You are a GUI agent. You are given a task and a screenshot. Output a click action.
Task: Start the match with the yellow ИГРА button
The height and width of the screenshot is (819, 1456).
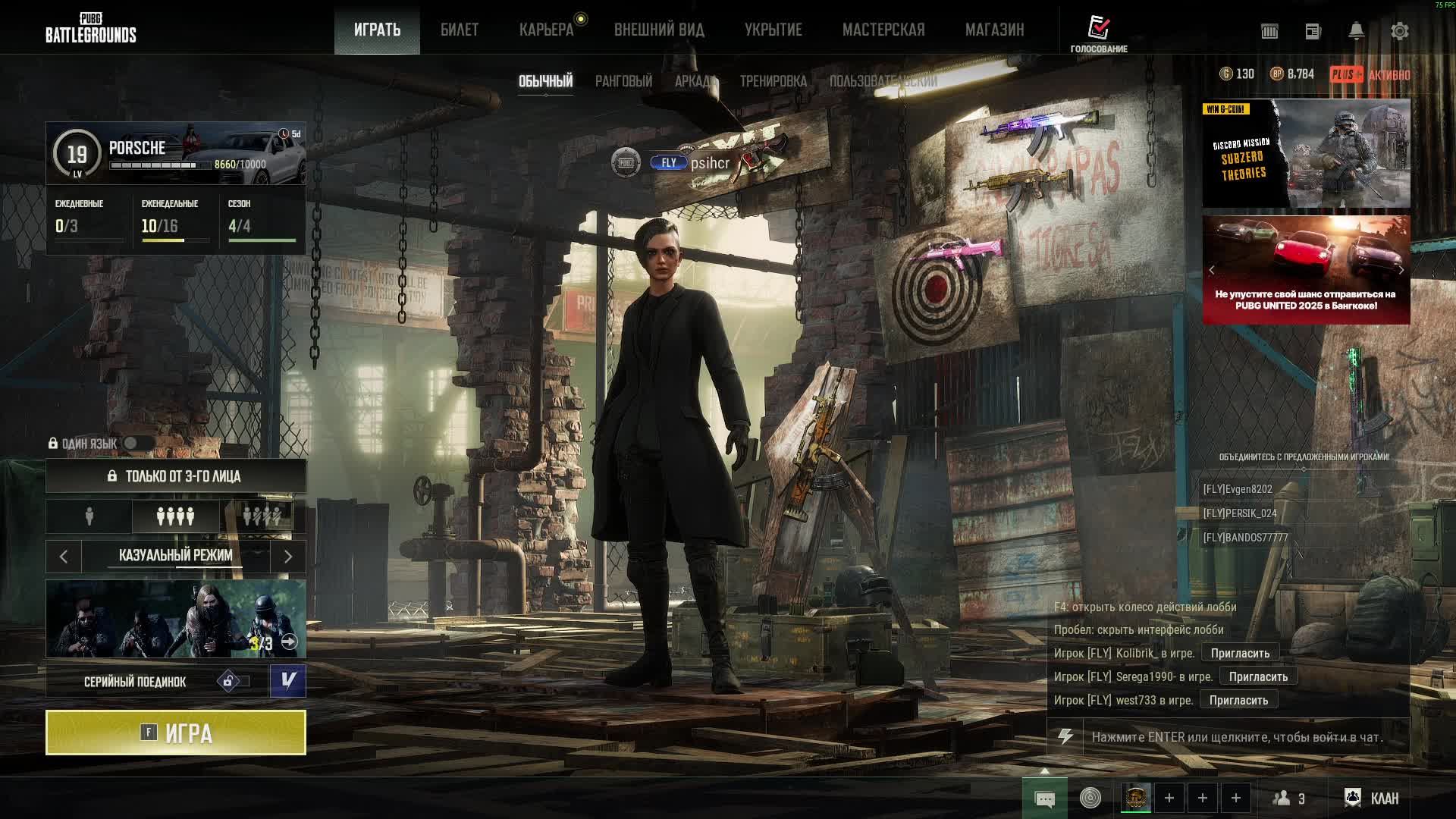coord(176,733)
